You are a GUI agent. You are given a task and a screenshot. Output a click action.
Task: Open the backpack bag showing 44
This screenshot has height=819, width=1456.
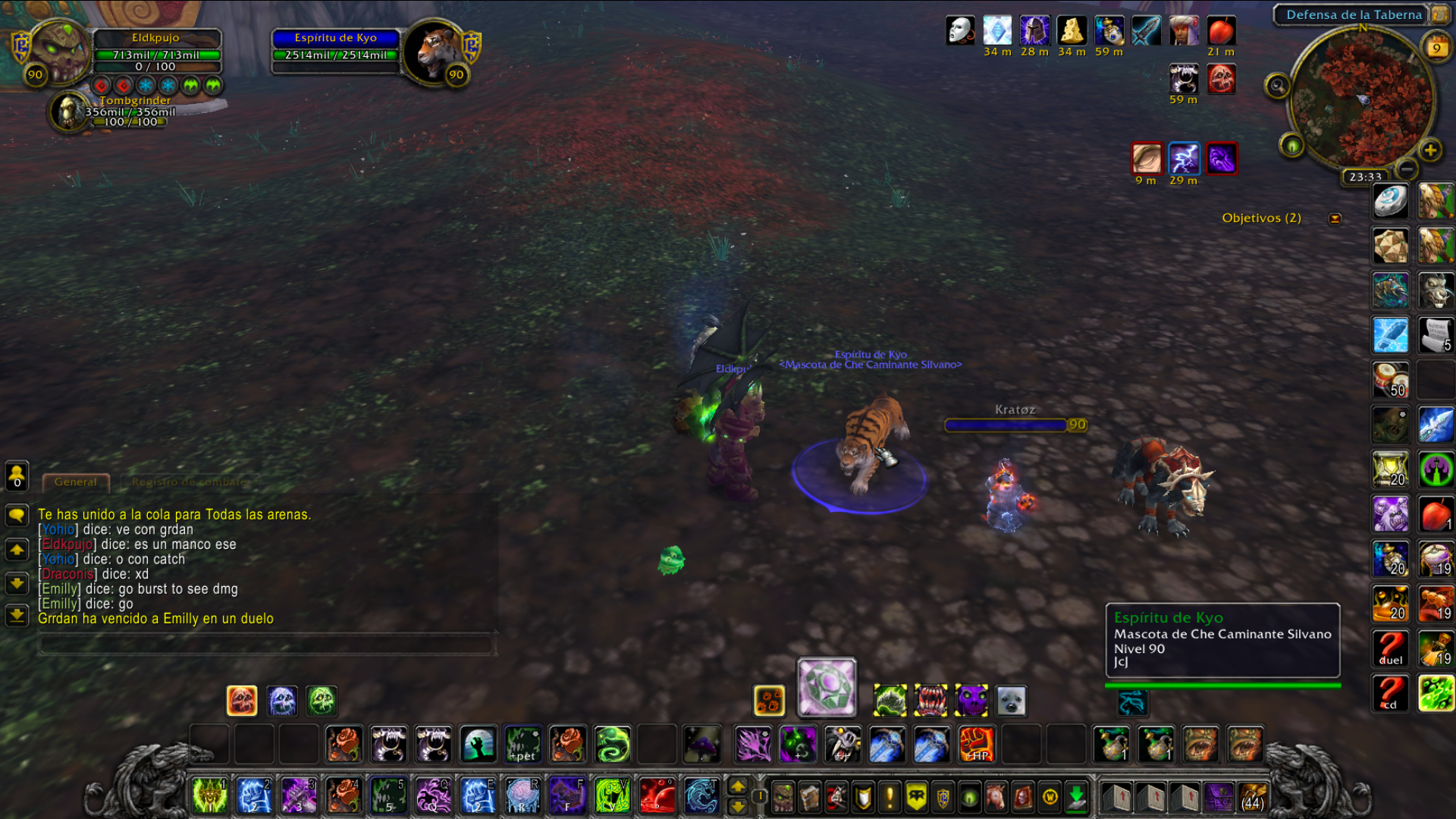click(1252, 797)
